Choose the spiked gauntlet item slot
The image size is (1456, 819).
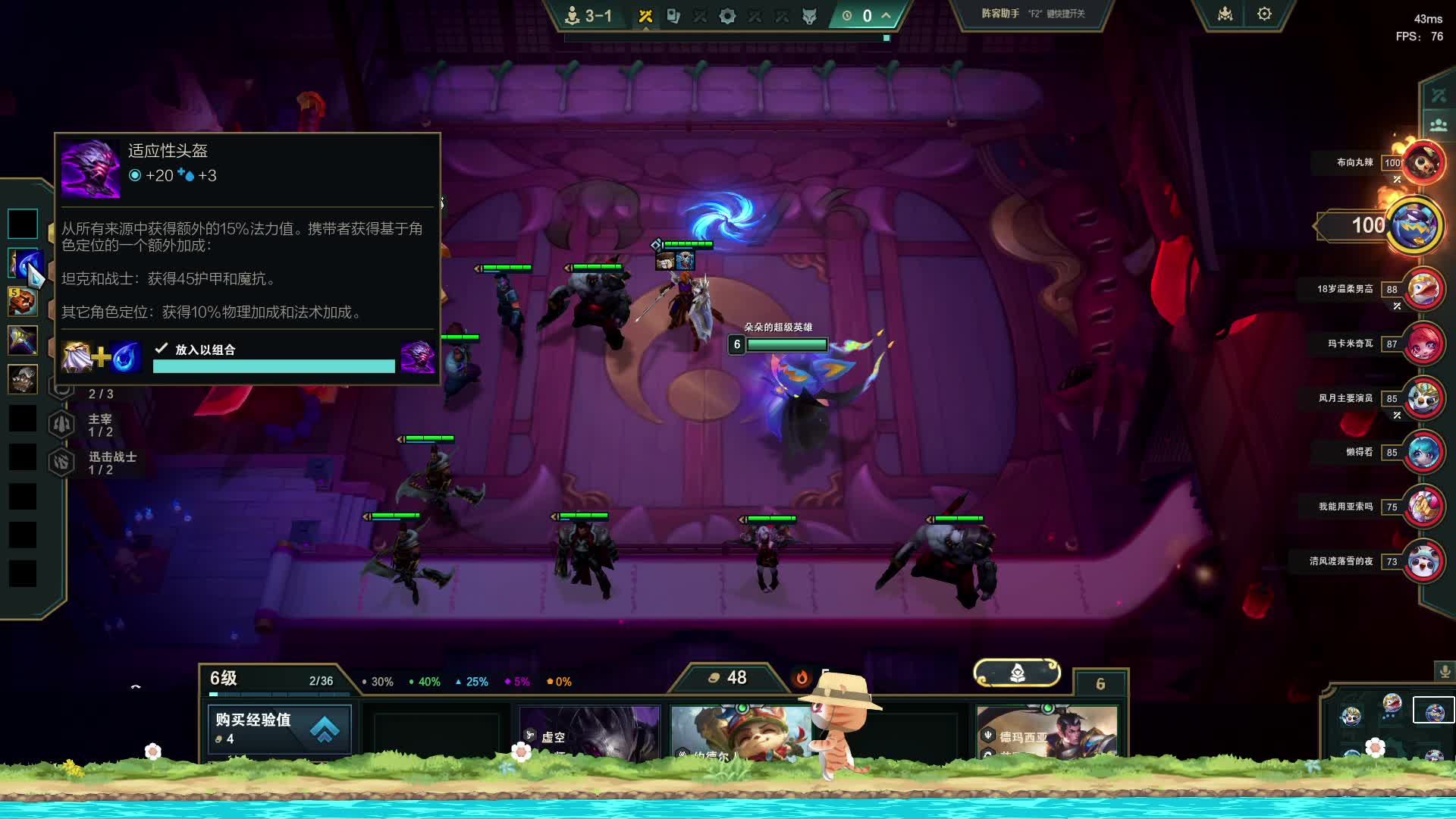(x=23, y=379)
